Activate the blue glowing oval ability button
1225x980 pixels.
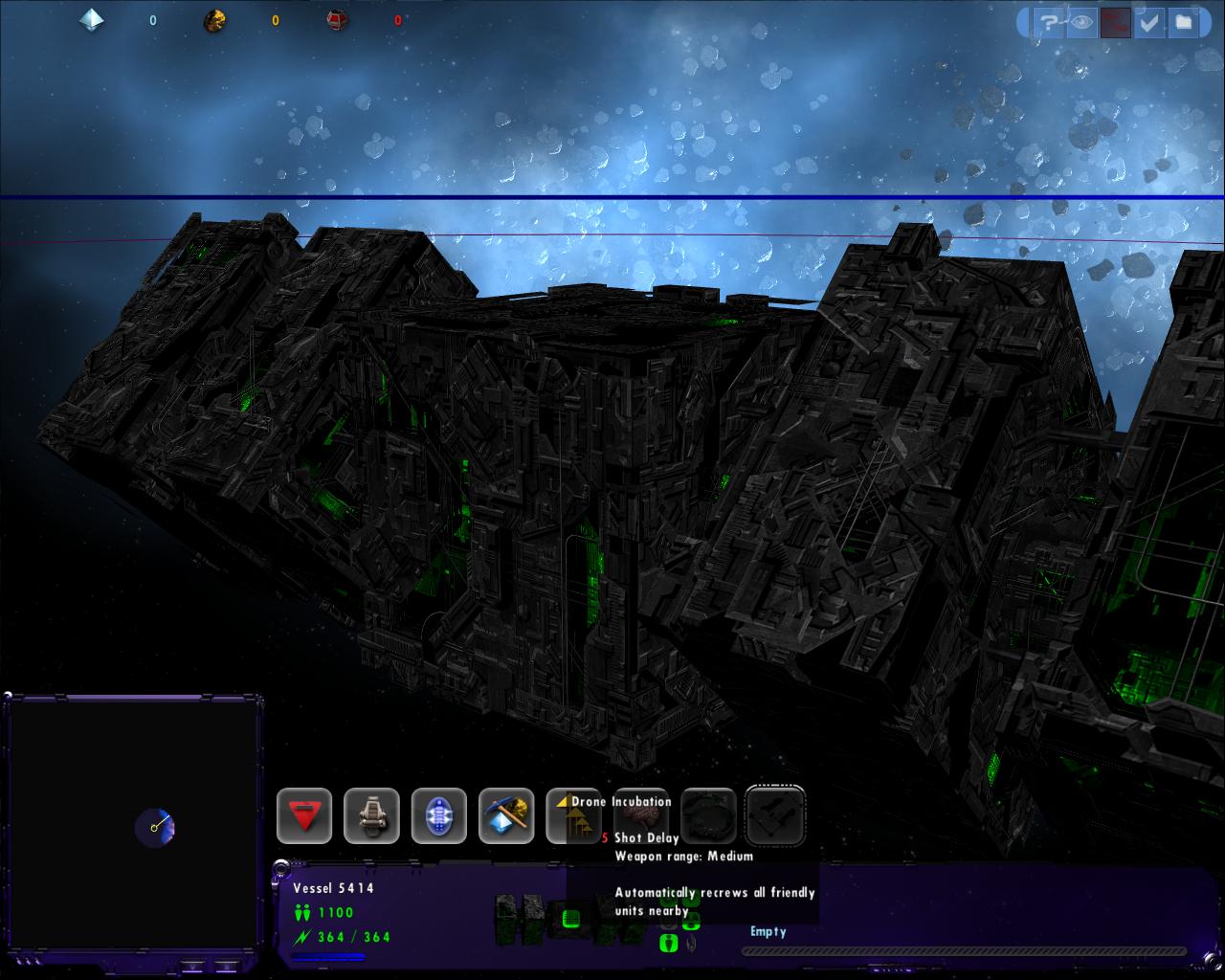tap(439, 815)
